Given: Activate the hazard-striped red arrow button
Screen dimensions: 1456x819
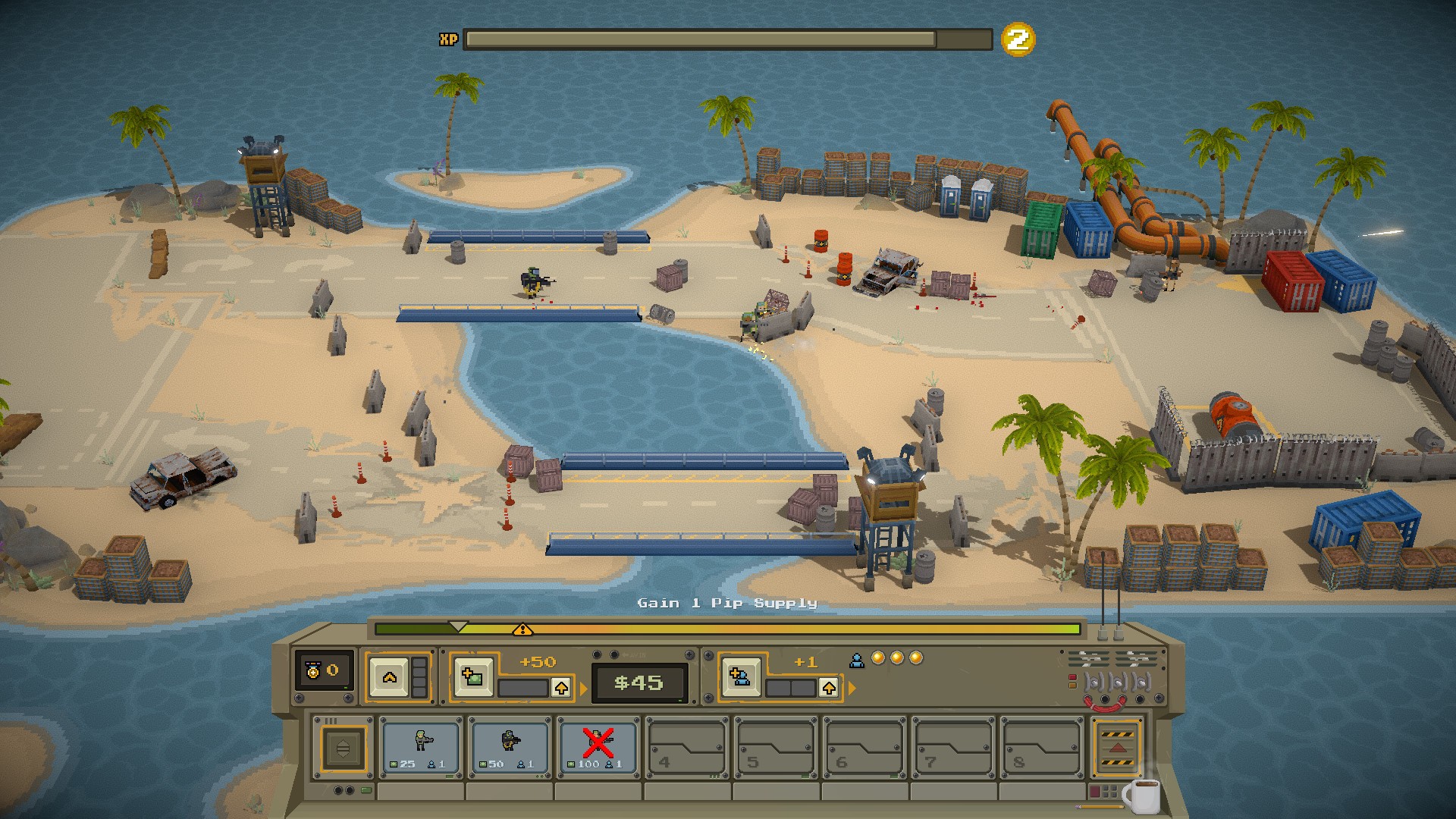Looking at the screenshot, I should pos(1117,748).
